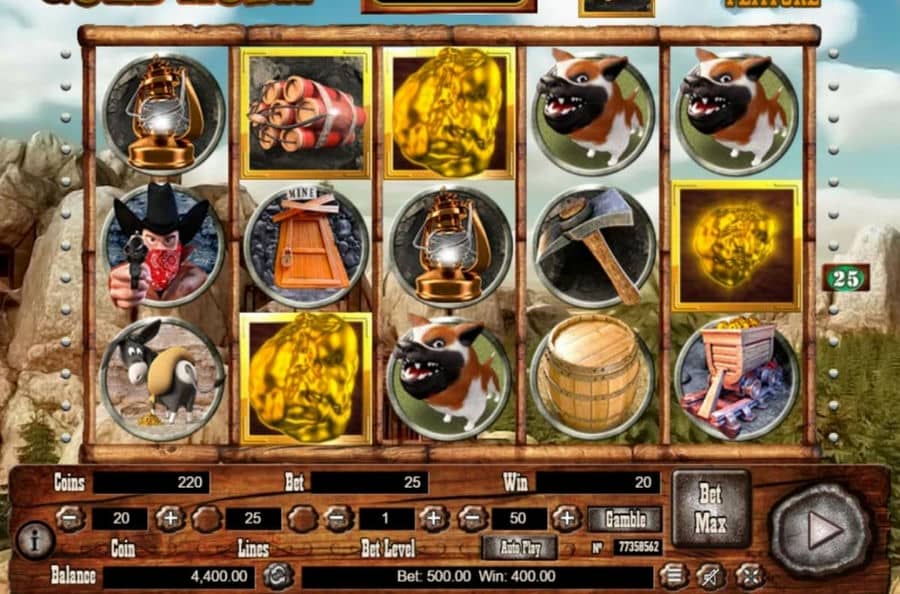This screenshot has width=900, height=594.
Task: Open the info paytable button
Action: (34, 539)
